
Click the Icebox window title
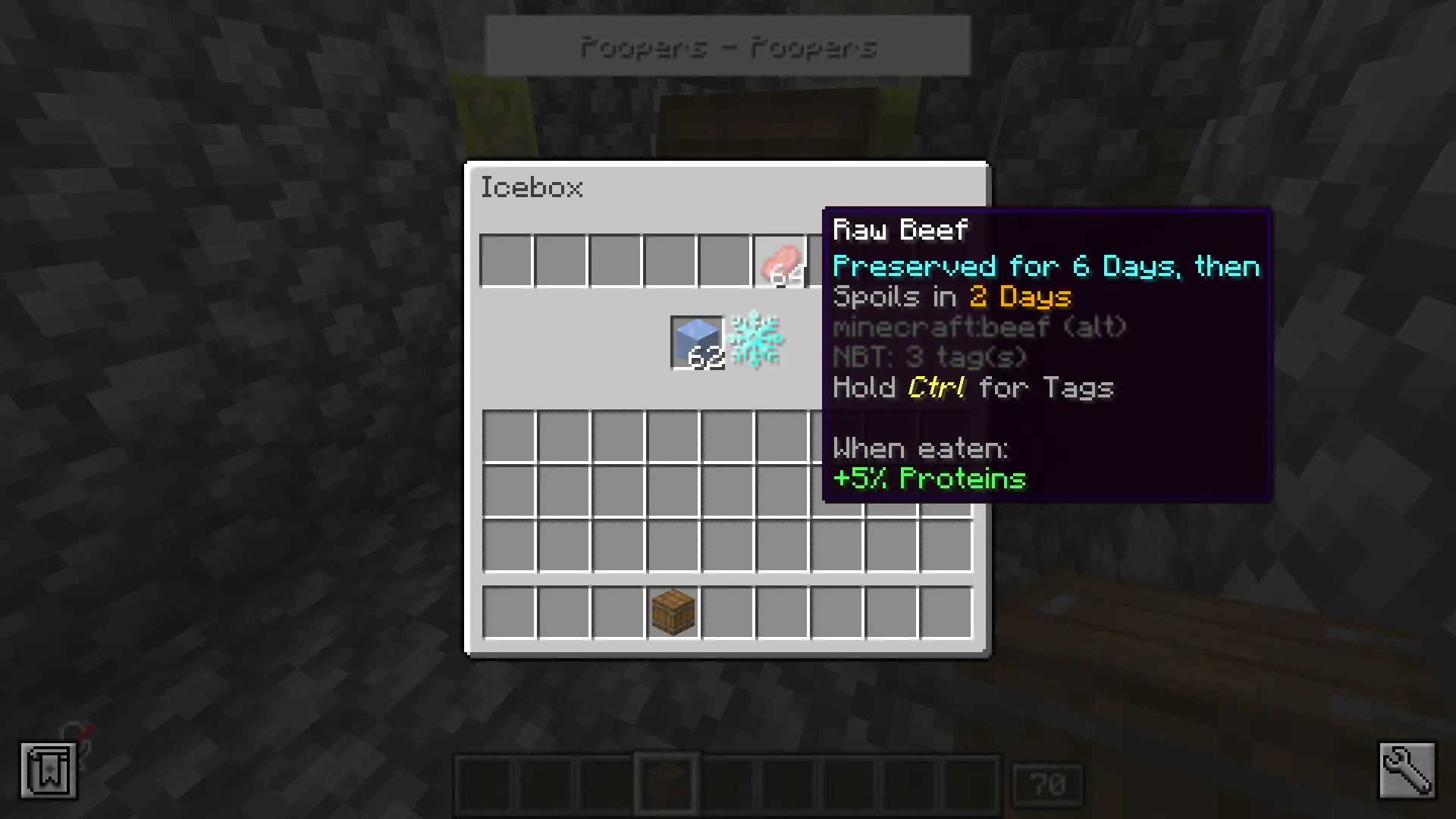click(x=532, y=188)
